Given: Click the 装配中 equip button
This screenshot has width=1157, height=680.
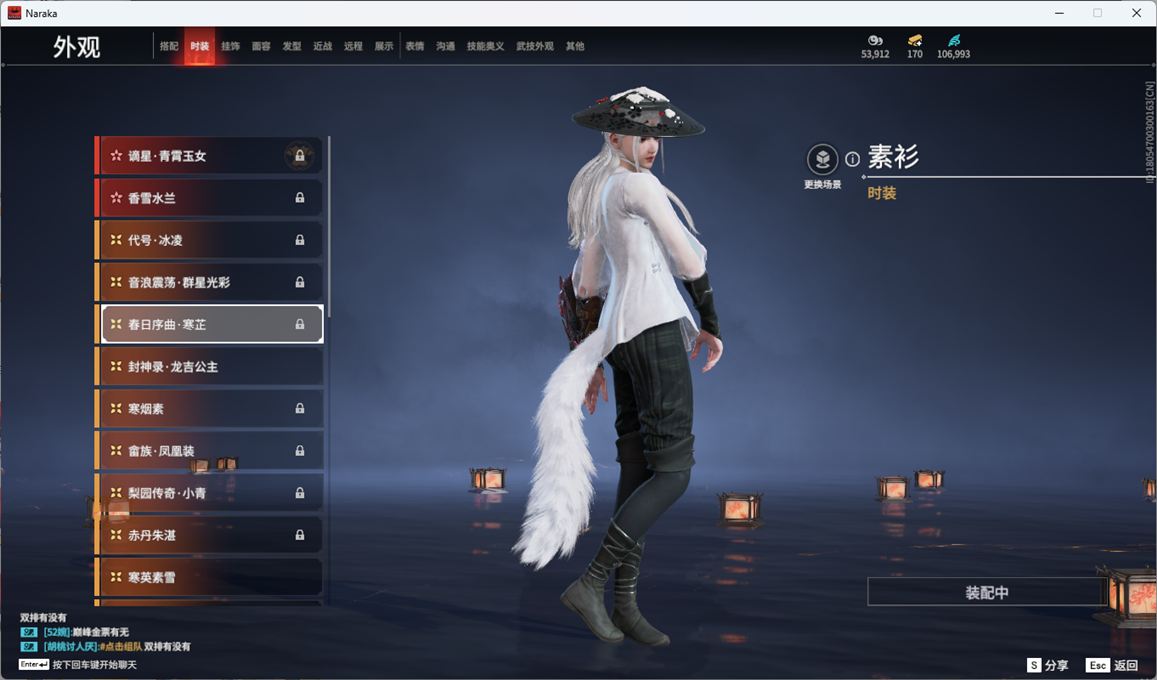Looking at the screenshot, I should coord(986,592).
